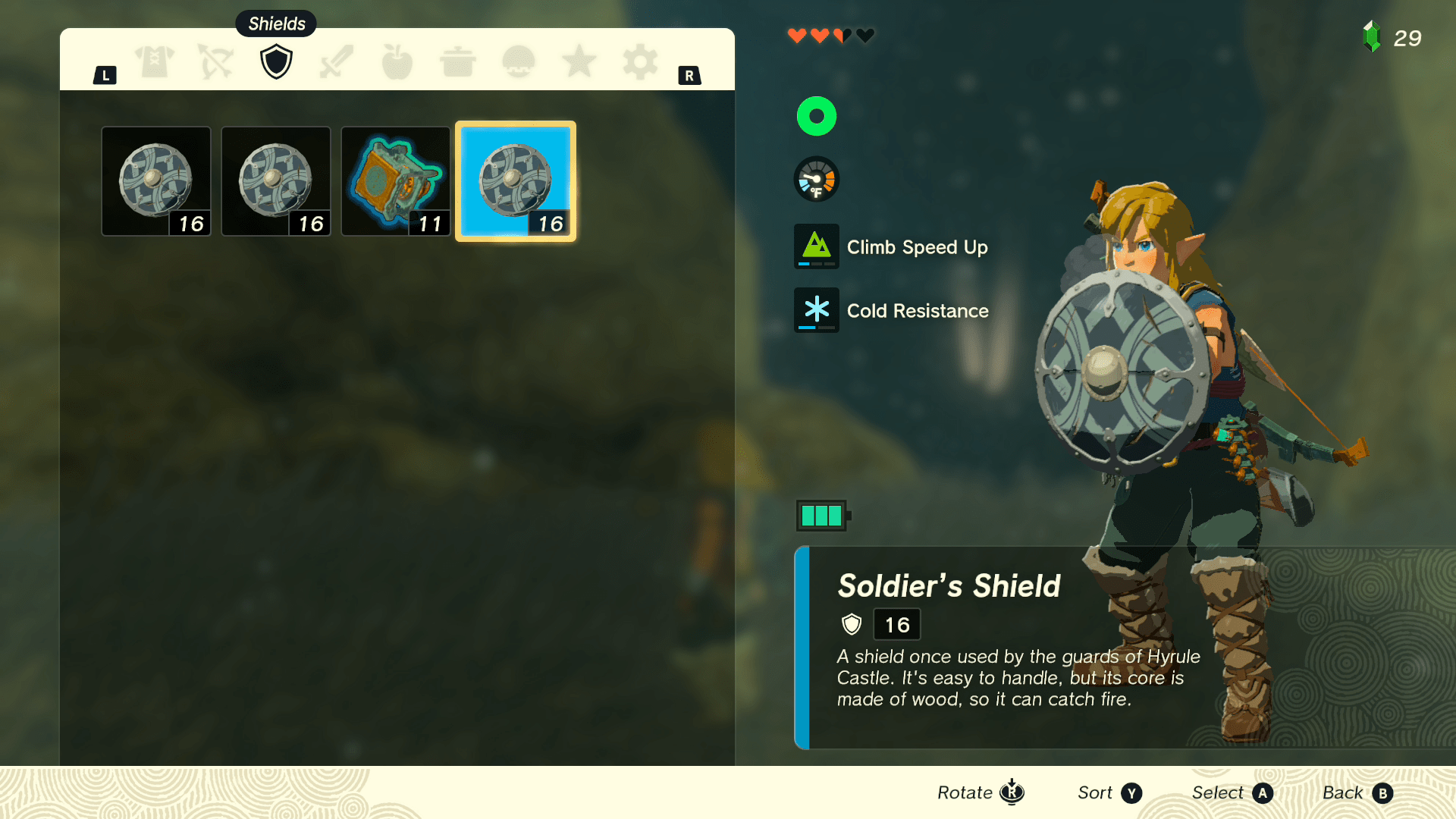Open the Materials apple tab
The width and height of the screenshot is (1456, 819).
pos(397,62)
